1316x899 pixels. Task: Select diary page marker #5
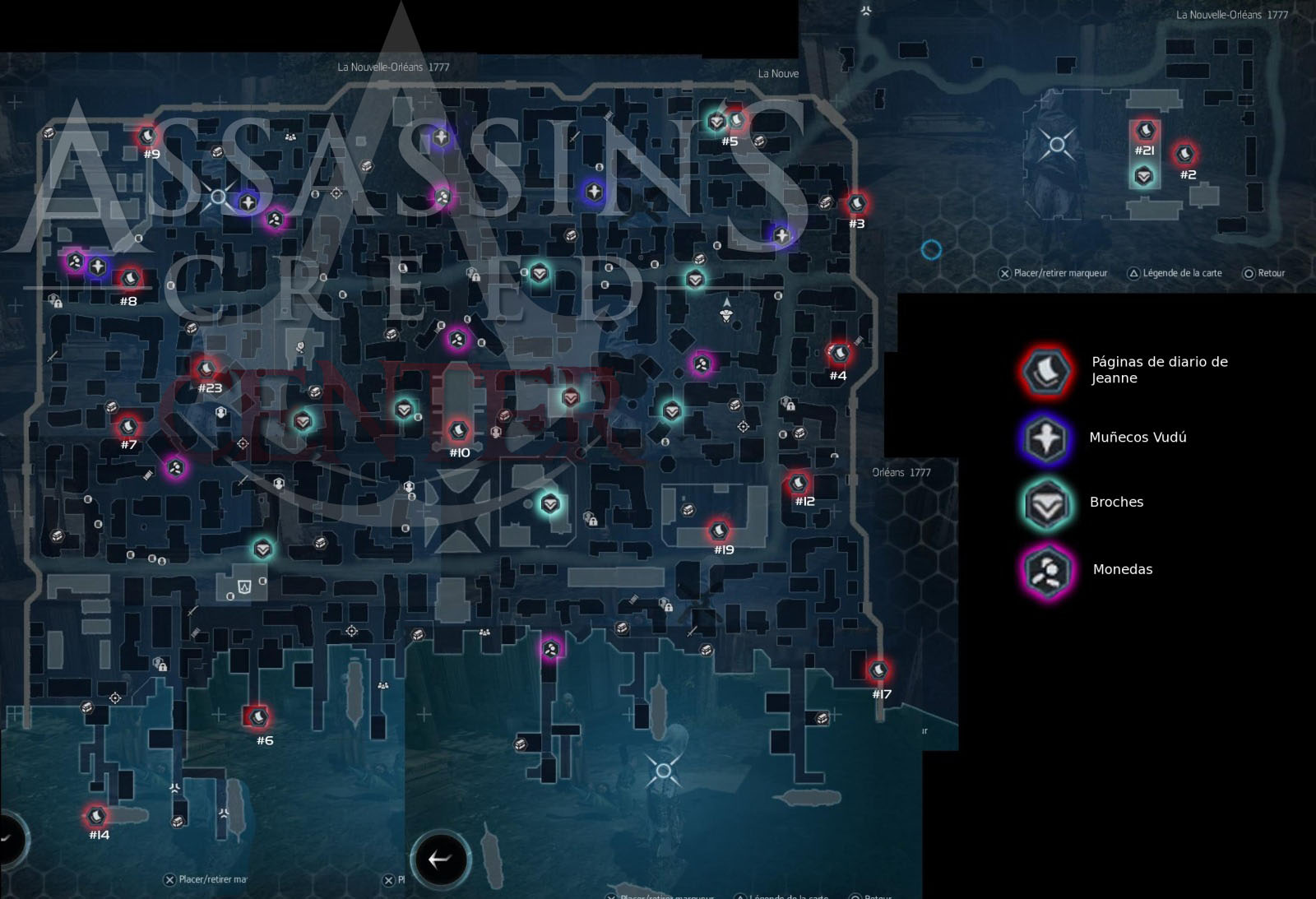[x=737, y=121]
